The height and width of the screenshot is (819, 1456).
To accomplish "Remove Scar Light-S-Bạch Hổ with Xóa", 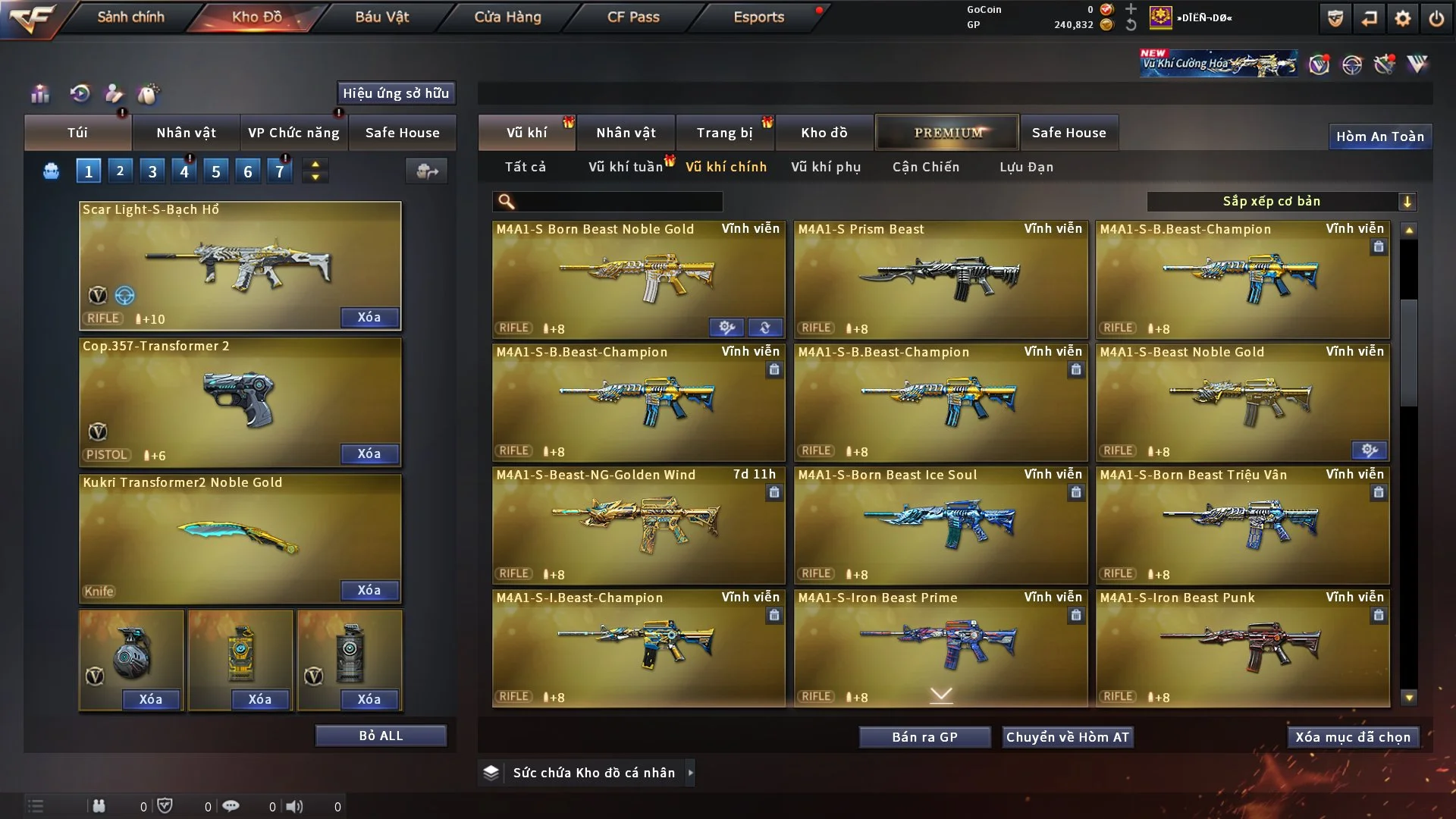I will coord(369,317).
